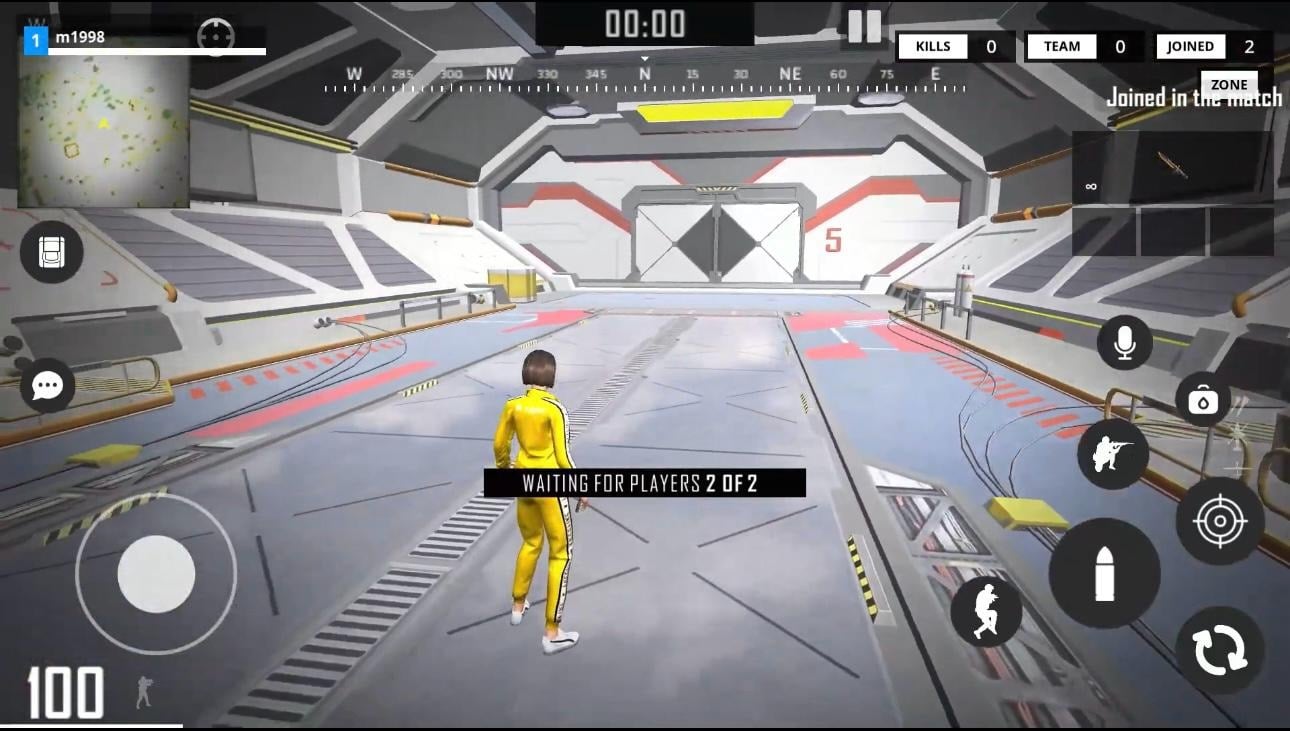The image size is (1290, 731).
Task: Tap the virtual movement joystick
Action: [156, 574]
